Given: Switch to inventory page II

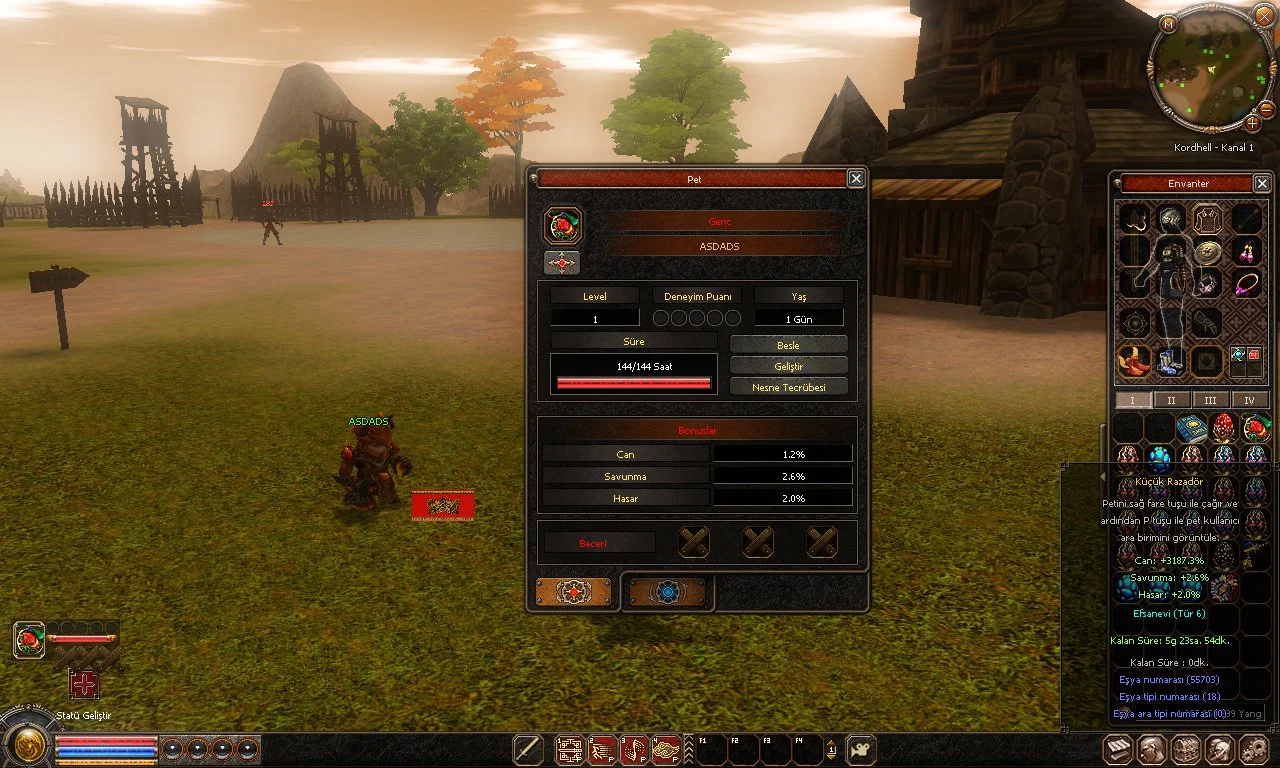Looking at the screenshot, I should coord(1171,400).
